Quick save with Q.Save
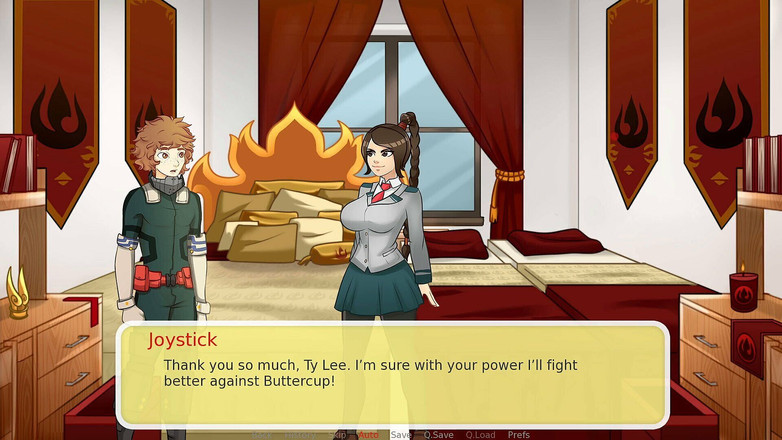The height and width of the screenshot is (440, 782). click(x=438, y=435)
